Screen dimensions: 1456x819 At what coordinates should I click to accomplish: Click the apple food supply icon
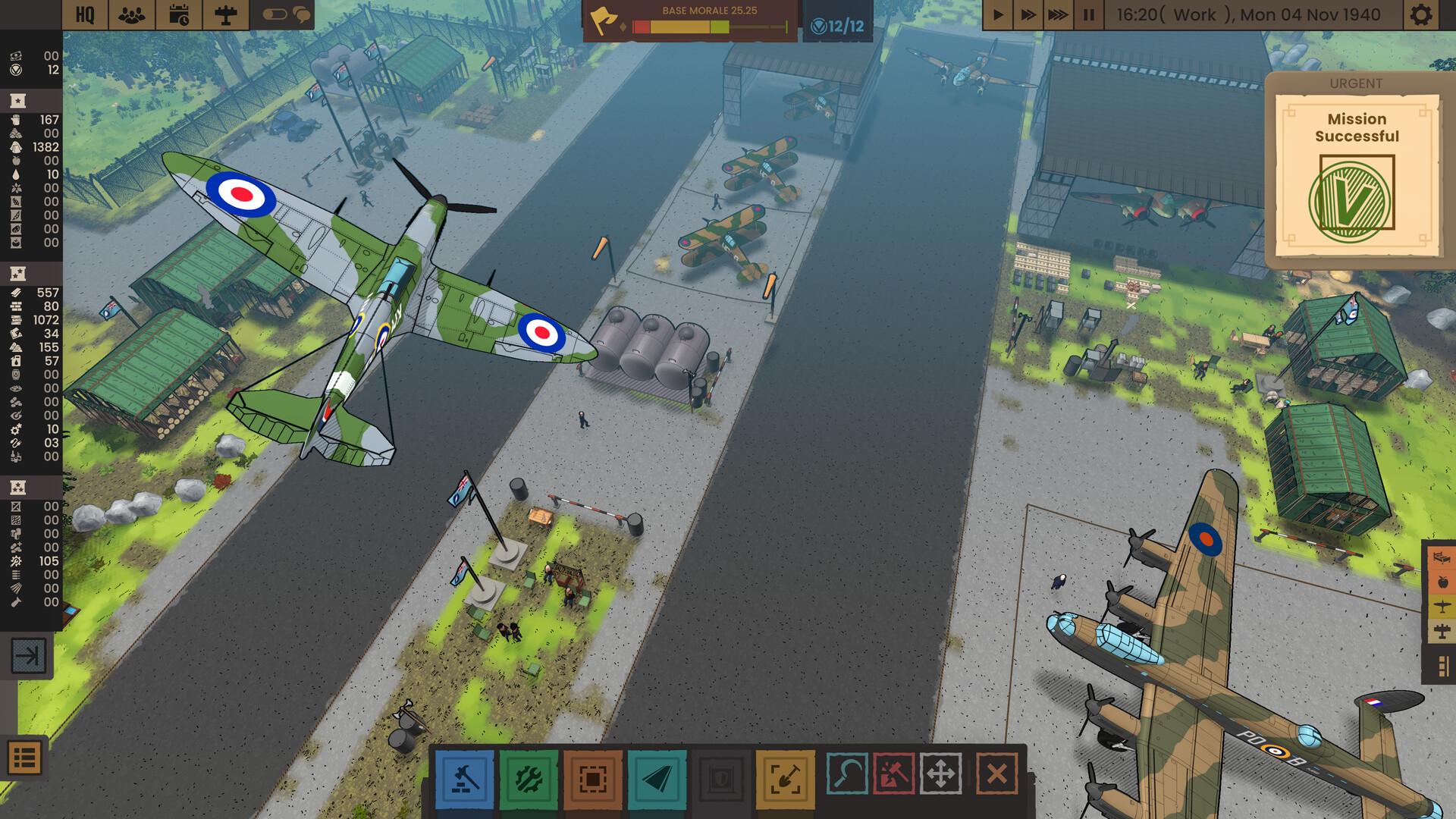1443,582
